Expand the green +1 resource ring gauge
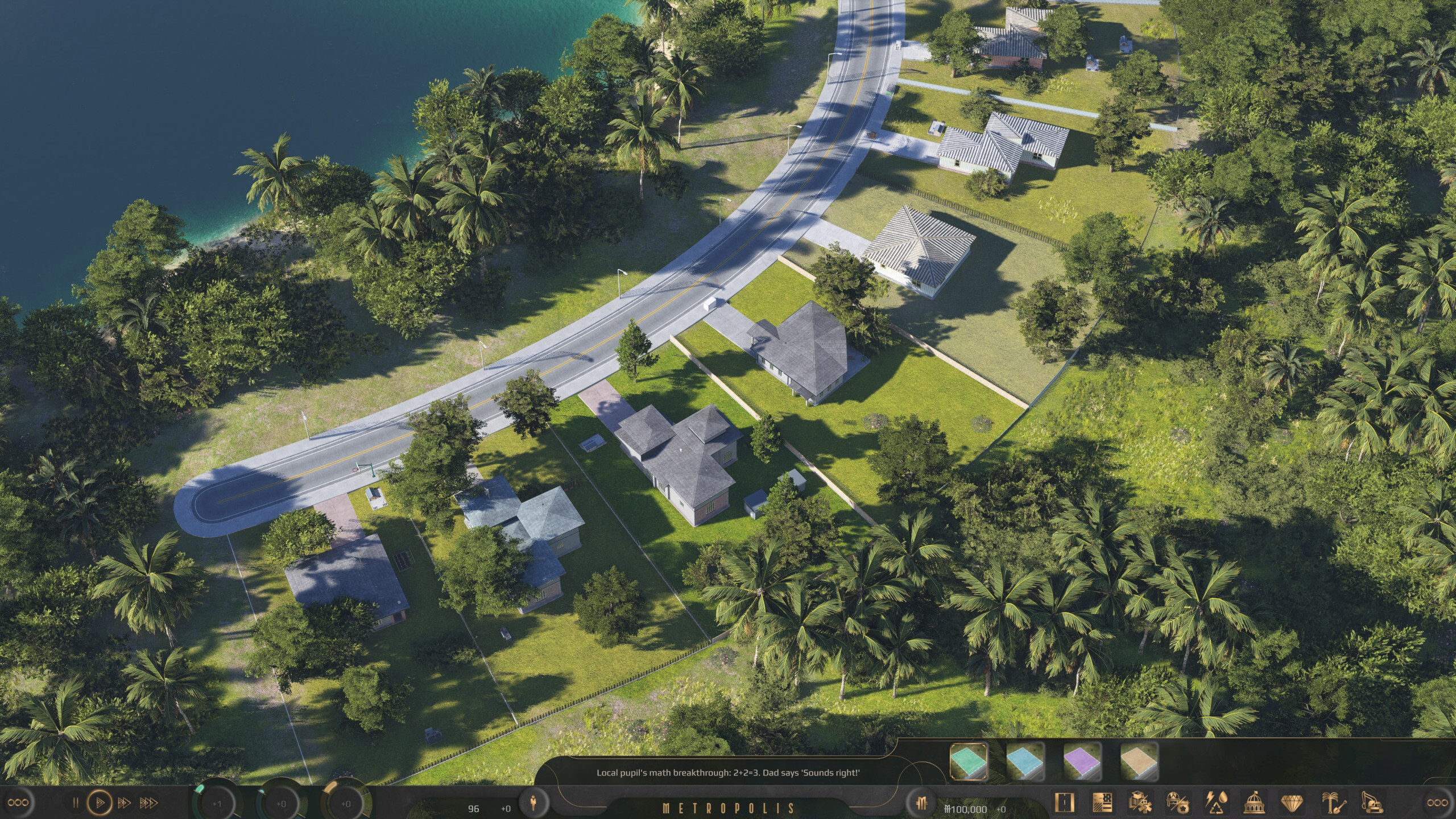Image resolution: width=1456 pixels, height=819 pixels. click(217, 803)
